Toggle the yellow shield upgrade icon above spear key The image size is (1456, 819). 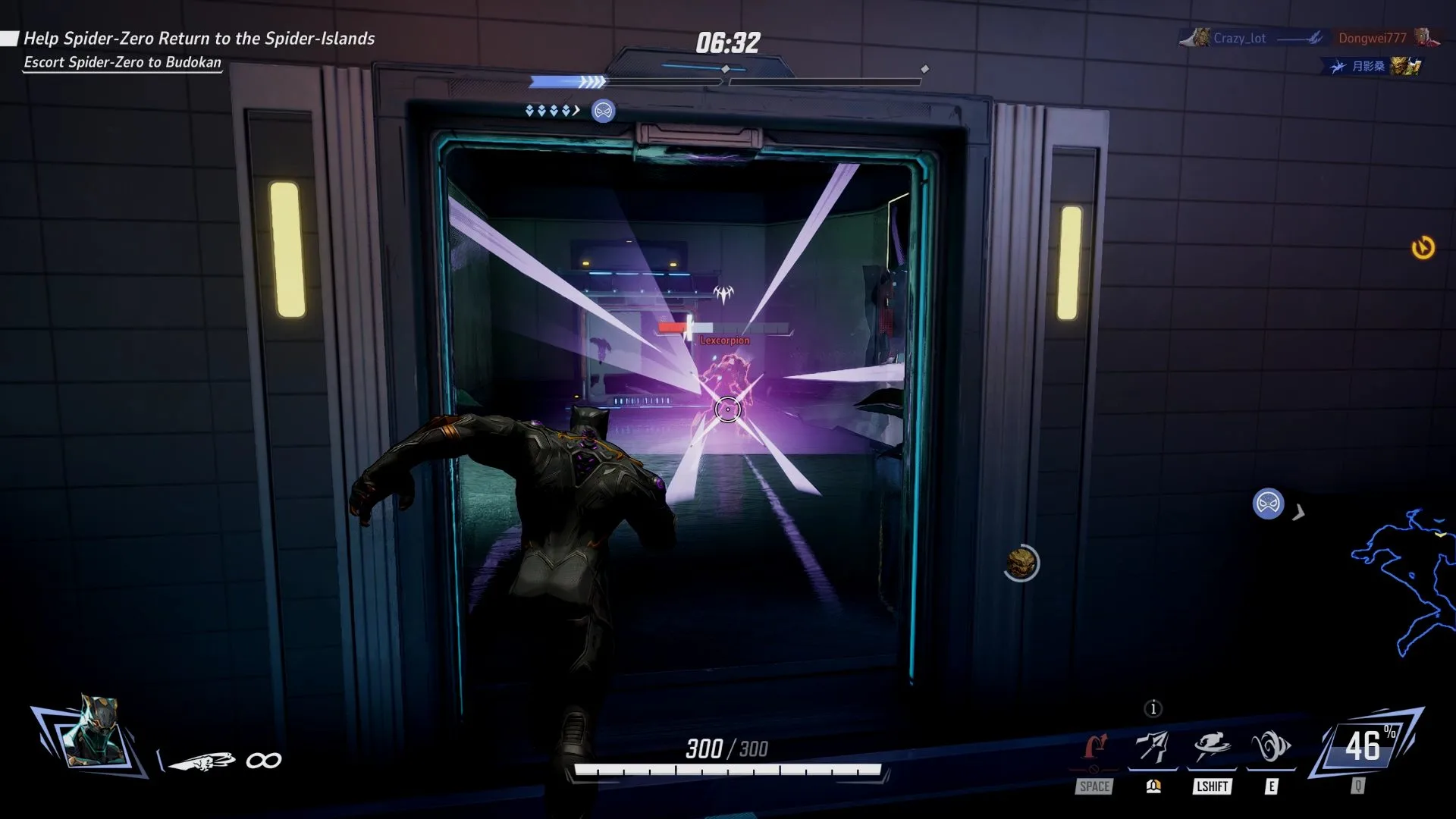1152,786
